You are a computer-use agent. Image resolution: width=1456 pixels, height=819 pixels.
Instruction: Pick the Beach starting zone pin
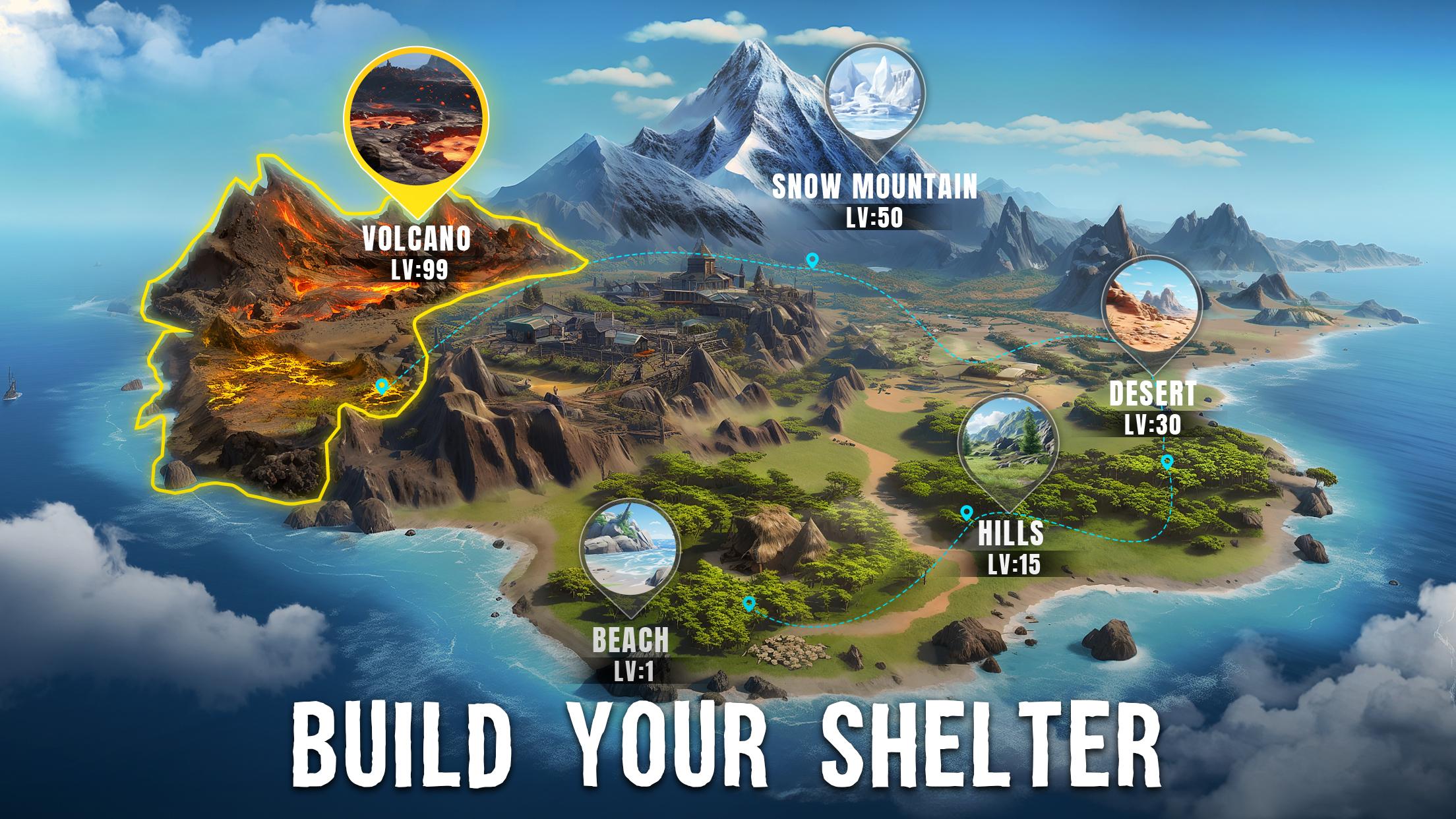(630, 547)
